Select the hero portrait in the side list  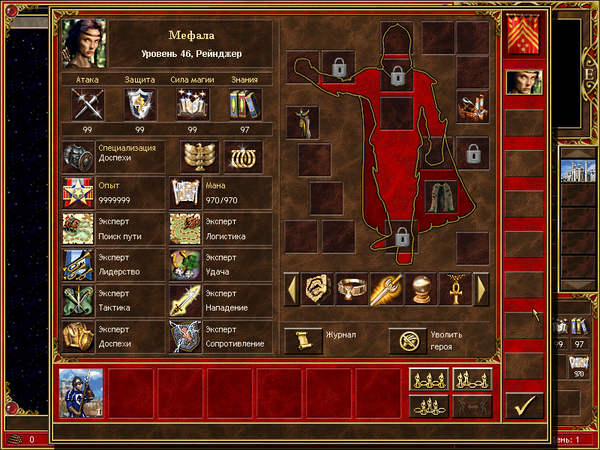(522, 82)
